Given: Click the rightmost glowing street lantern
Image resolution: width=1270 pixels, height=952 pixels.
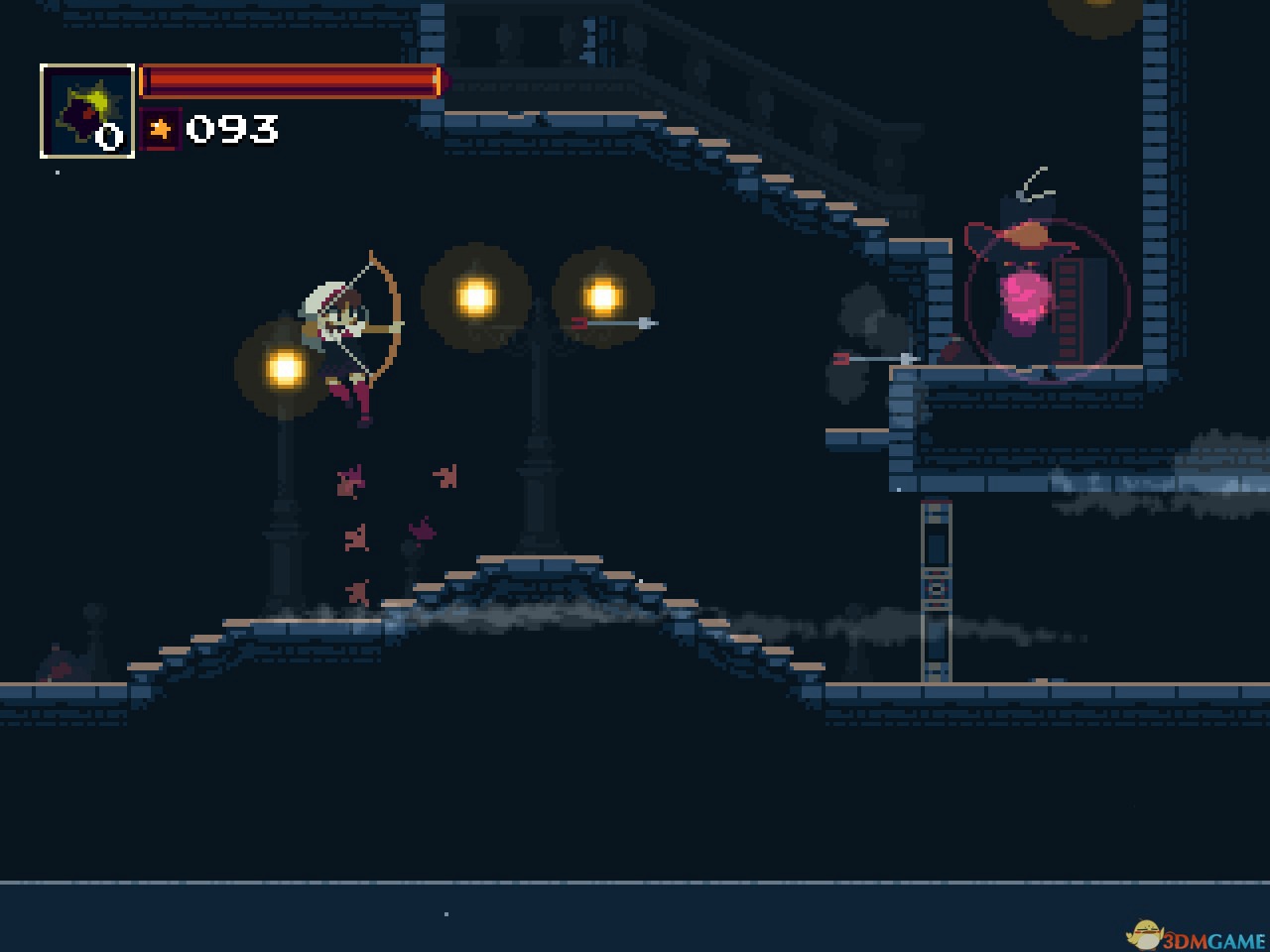Looking at the screenshot, I should (x=601, y=295).
